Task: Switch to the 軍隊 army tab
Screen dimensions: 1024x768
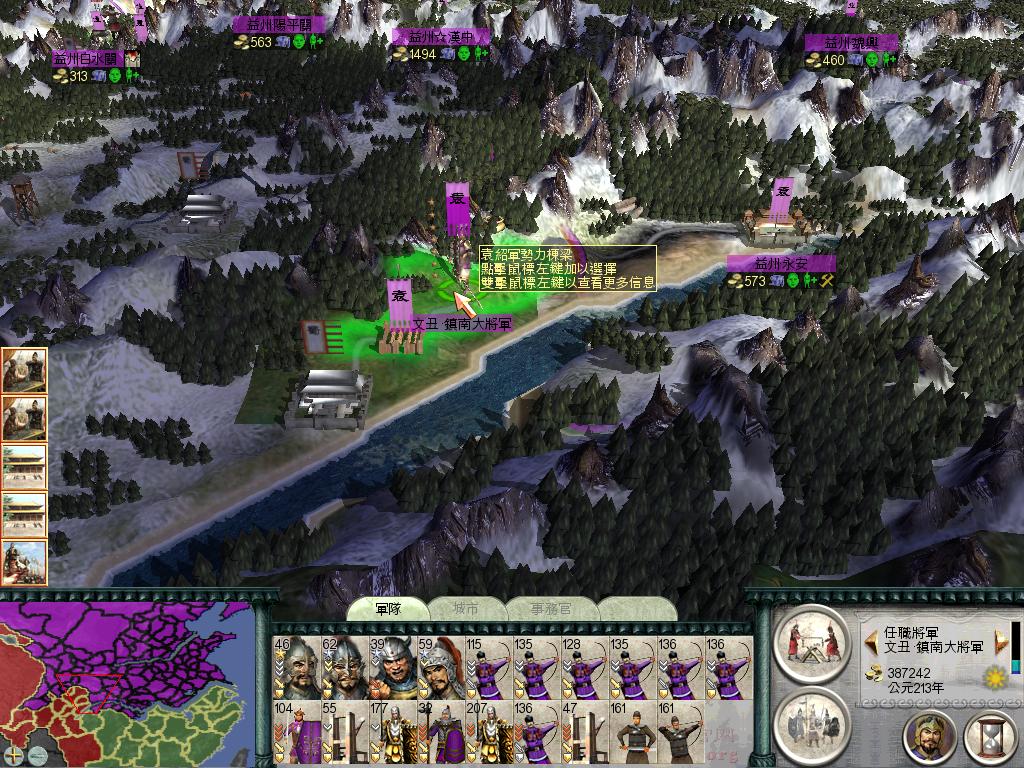Action: coord(387,609)
